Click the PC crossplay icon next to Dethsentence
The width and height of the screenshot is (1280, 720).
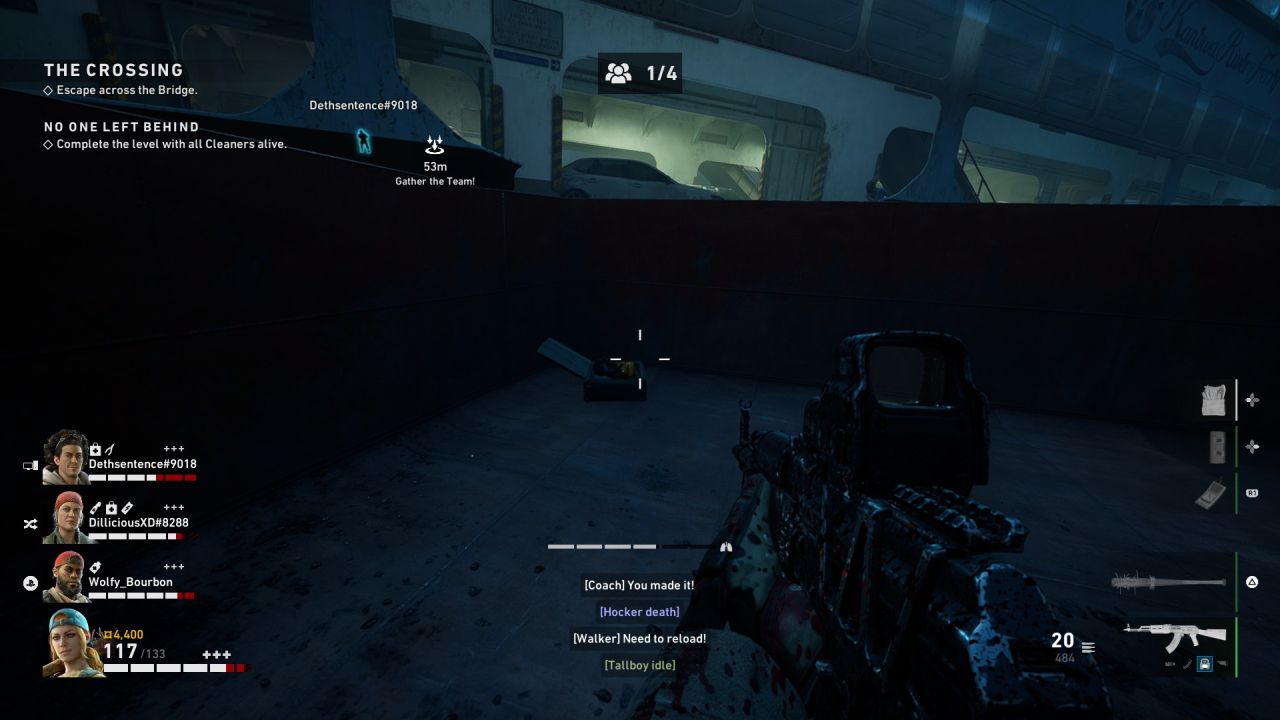(31, 464)
